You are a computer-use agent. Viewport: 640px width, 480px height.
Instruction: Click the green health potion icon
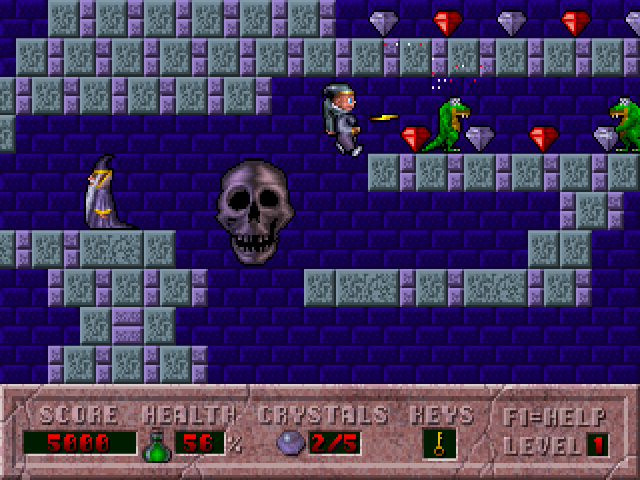(157, 443)
